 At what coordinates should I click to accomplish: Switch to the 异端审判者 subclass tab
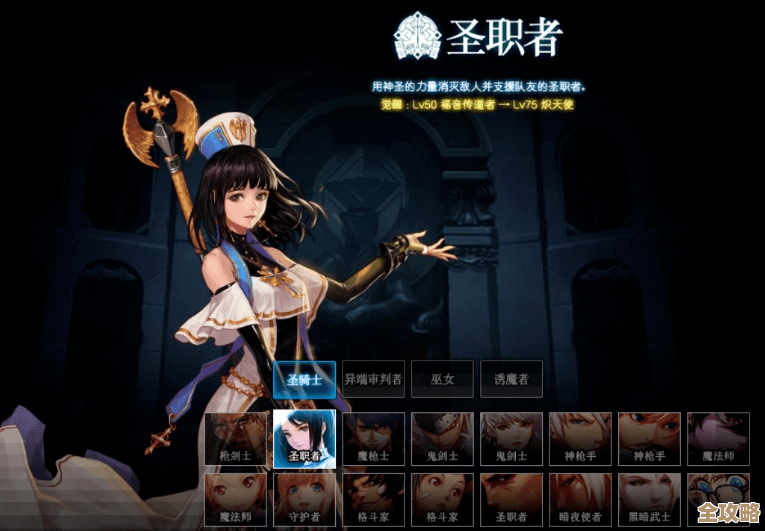click(x=373, y=379)
